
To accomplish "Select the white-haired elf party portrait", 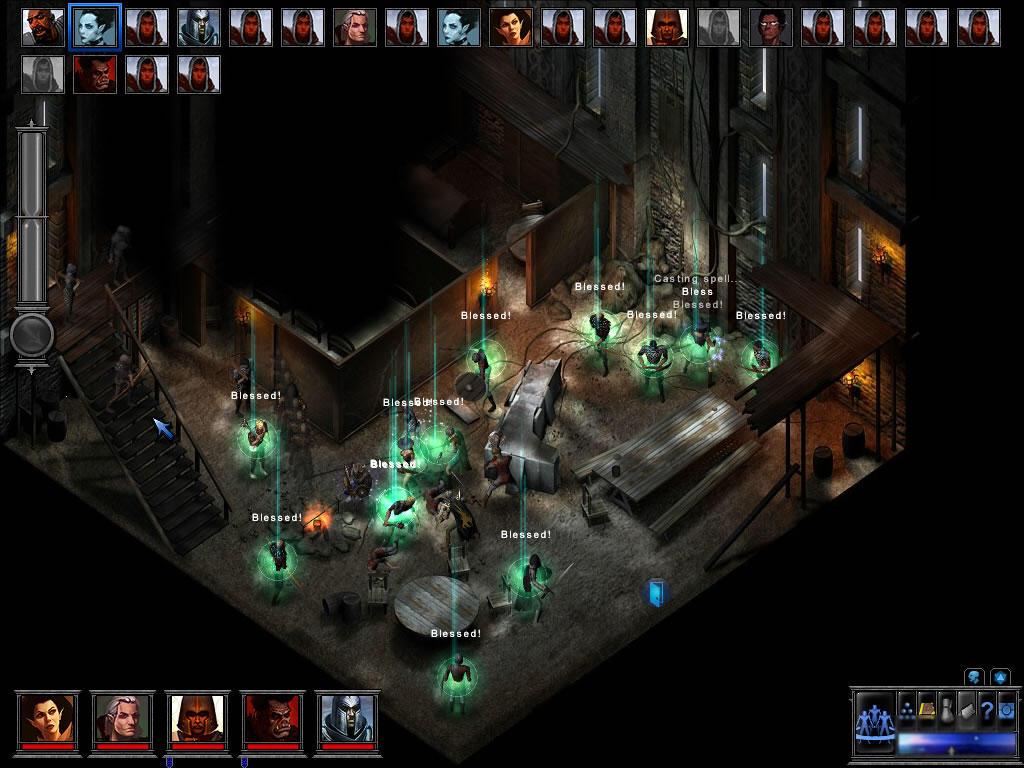I will 123,717.
